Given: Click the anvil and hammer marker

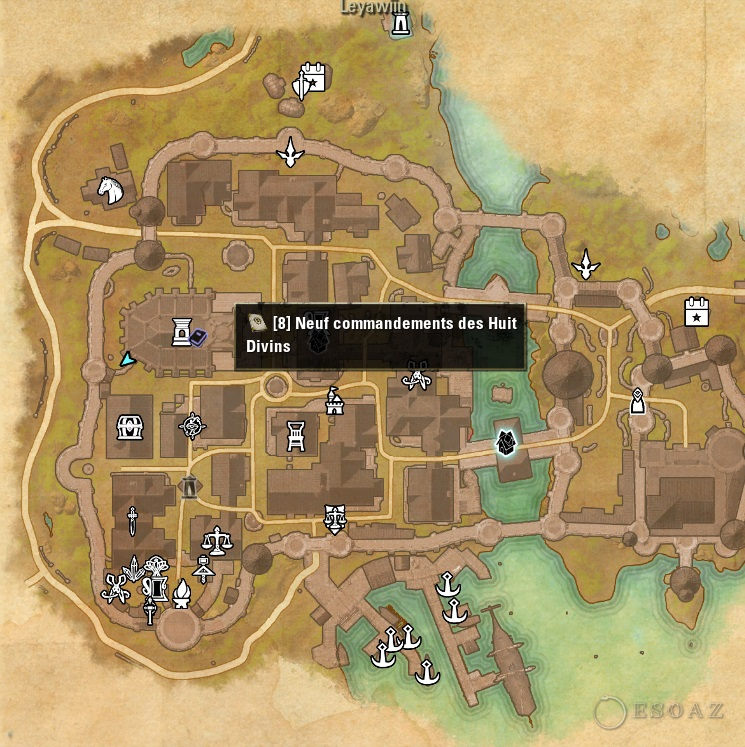Looking at the screenshot, I should point(204,569).
